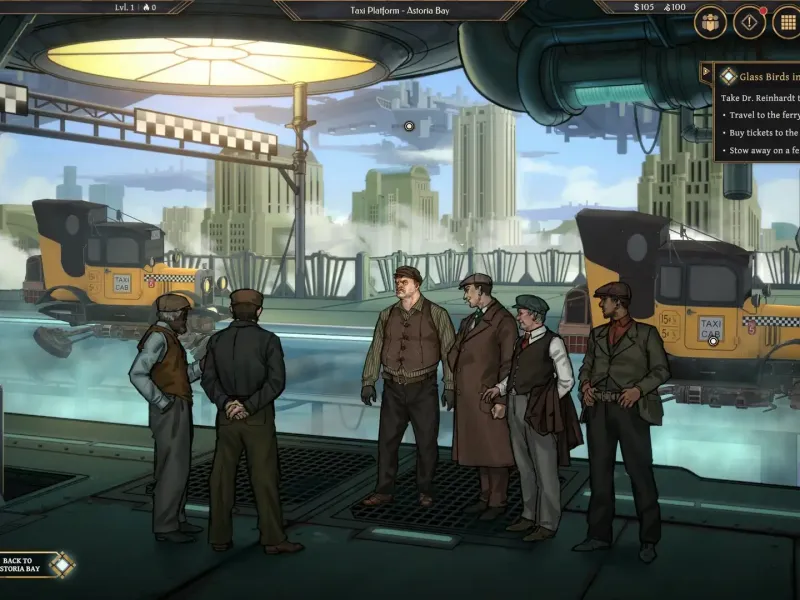Viewport: 800px width, 600px height.
Task: Collapse the quest tracker with the arrow tab
Action: tap(706, 72)
